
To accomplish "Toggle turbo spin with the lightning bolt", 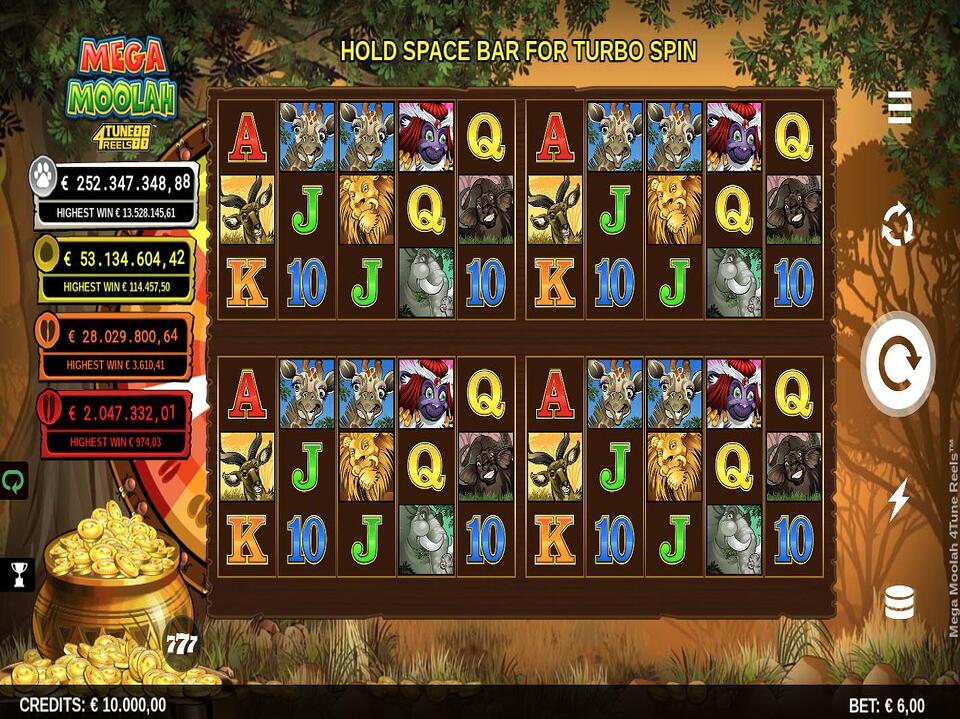I will (x=898, y=499).
